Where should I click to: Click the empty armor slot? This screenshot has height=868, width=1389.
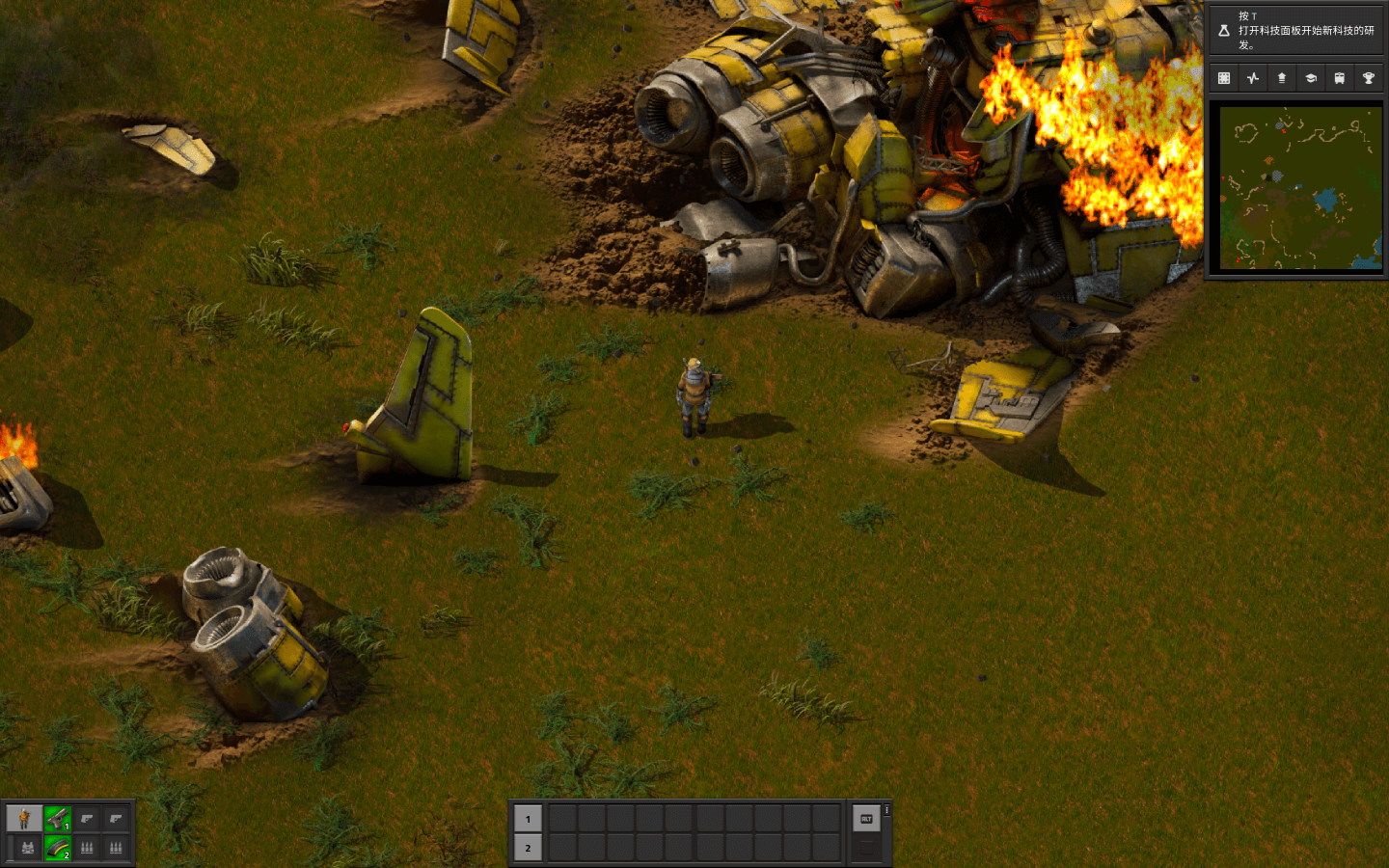pyautogui.click(x=28, y=848)
